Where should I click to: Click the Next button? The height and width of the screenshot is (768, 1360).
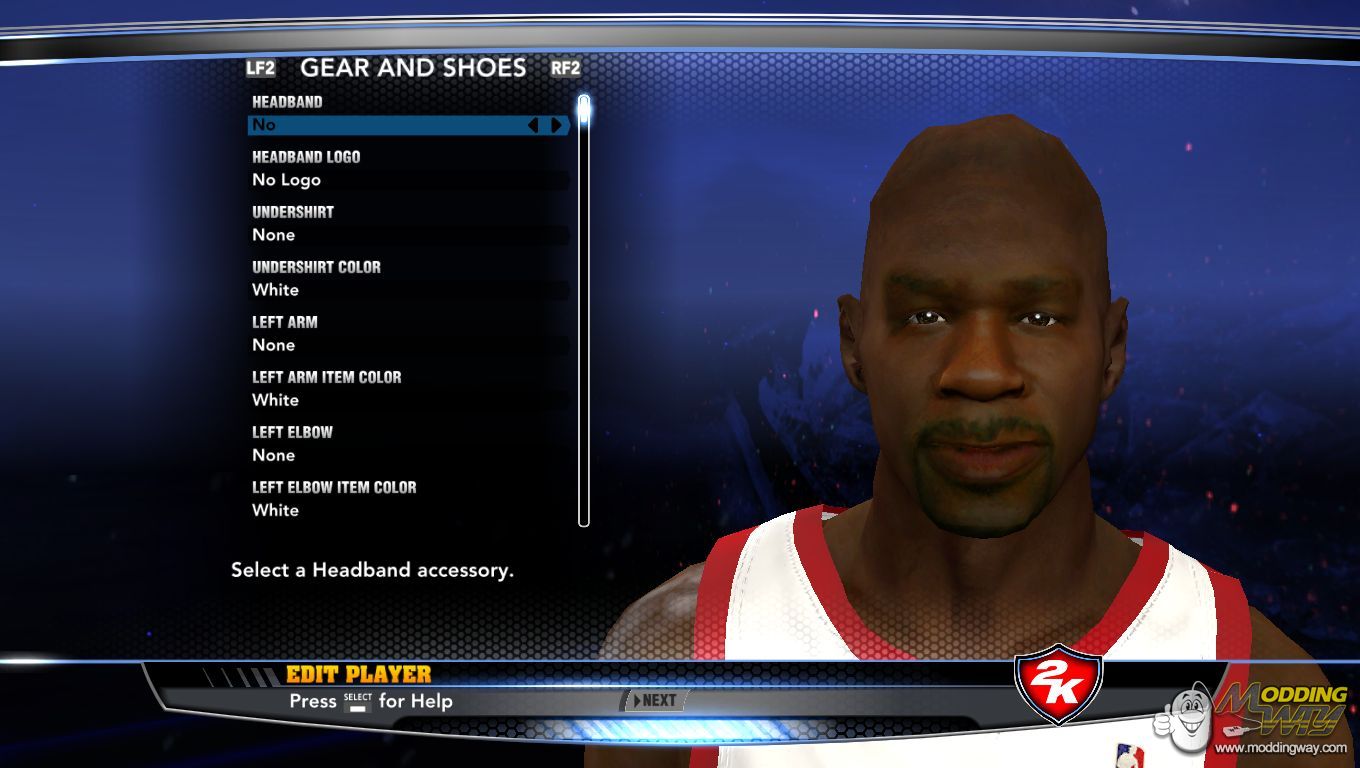coord(655,701)
